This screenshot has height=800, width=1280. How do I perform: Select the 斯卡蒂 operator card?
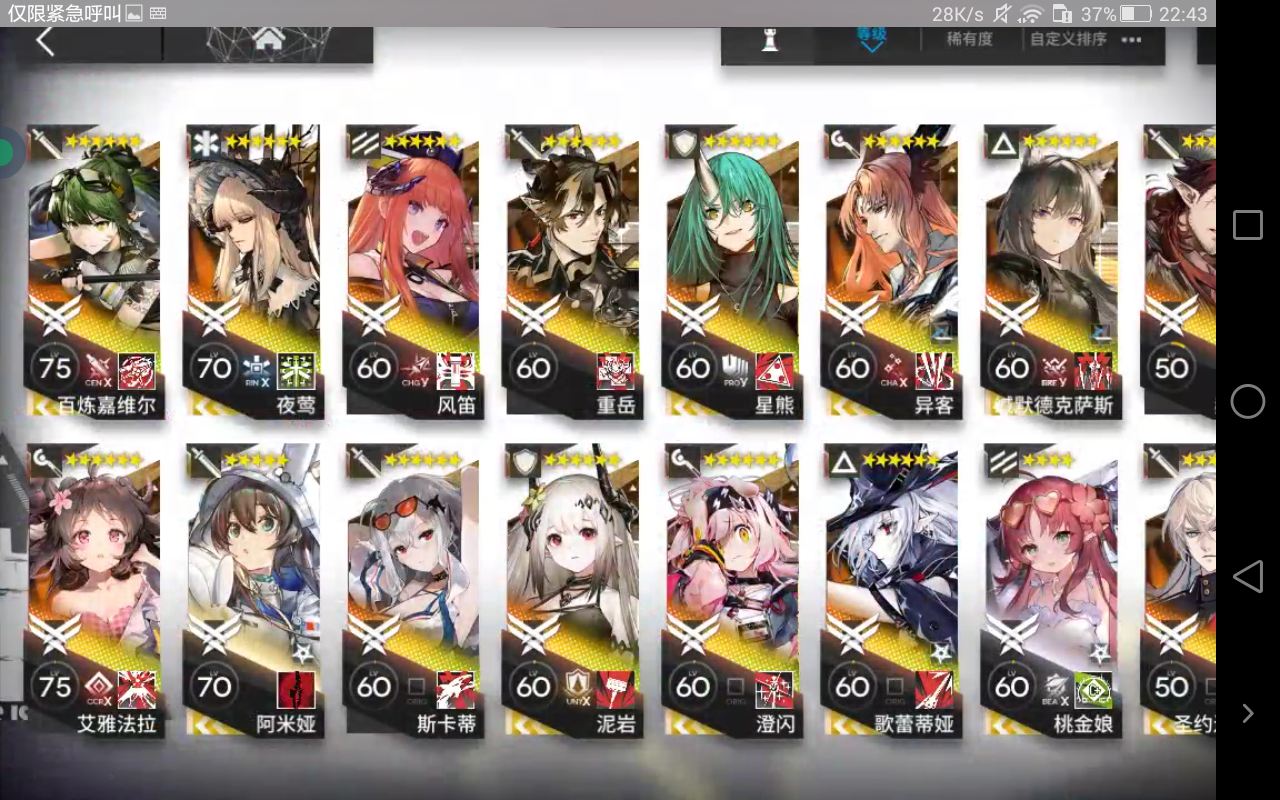412,590
